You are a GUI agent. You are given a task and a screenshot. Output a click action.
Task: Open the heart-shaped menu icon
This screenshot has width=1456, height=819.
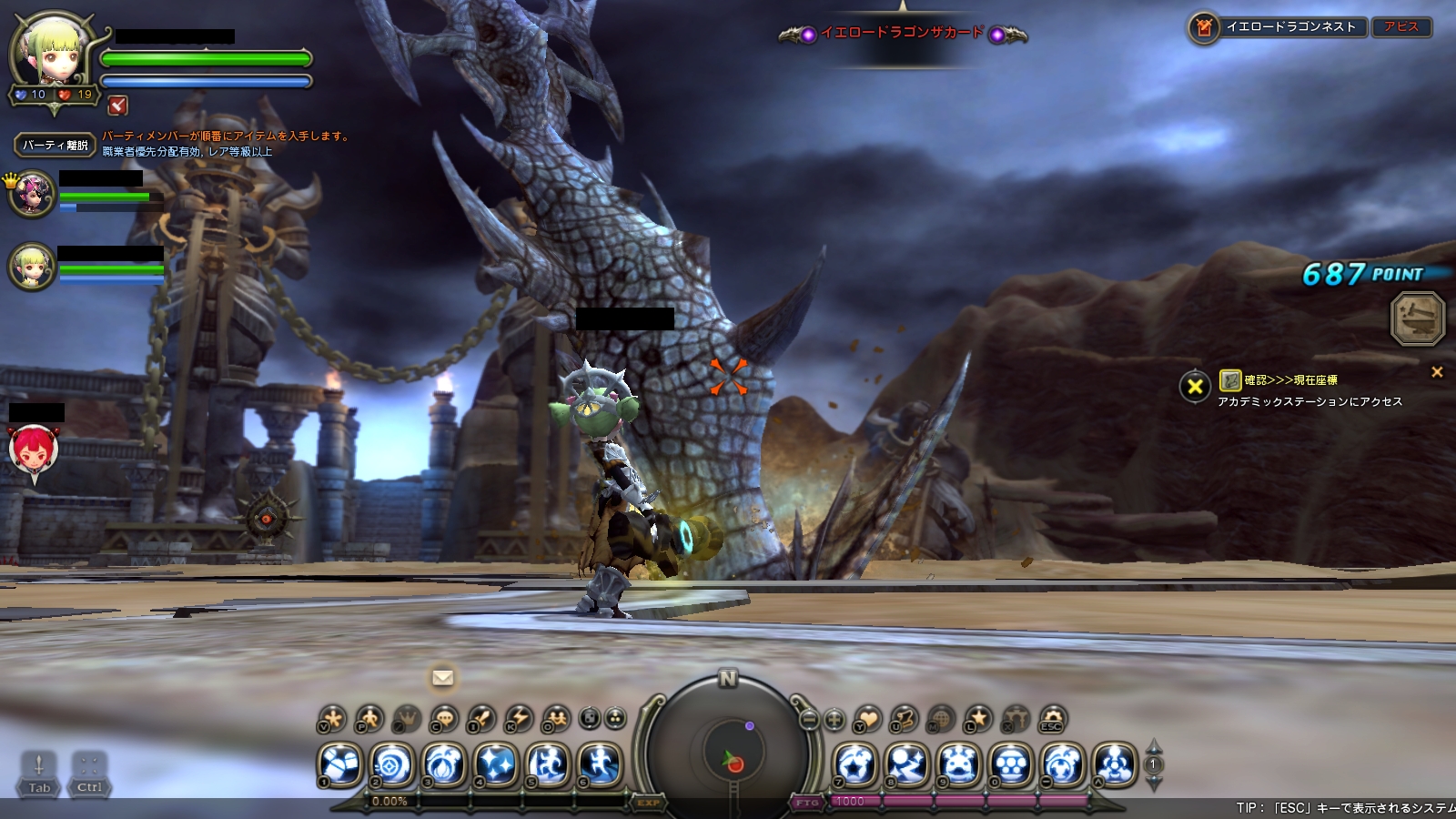click(x=868, y=719)
